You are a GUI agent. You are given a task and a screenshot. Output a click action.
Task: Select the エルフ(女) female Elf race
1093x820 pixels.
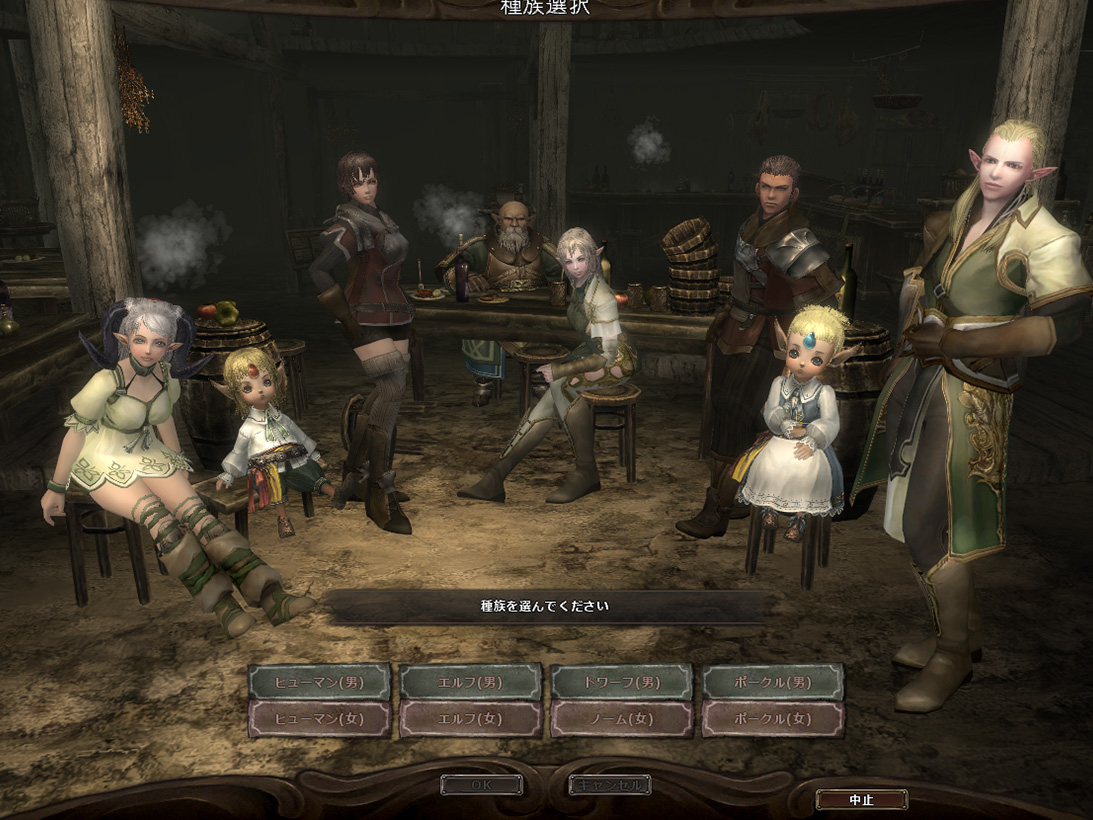tap(471, 718)
